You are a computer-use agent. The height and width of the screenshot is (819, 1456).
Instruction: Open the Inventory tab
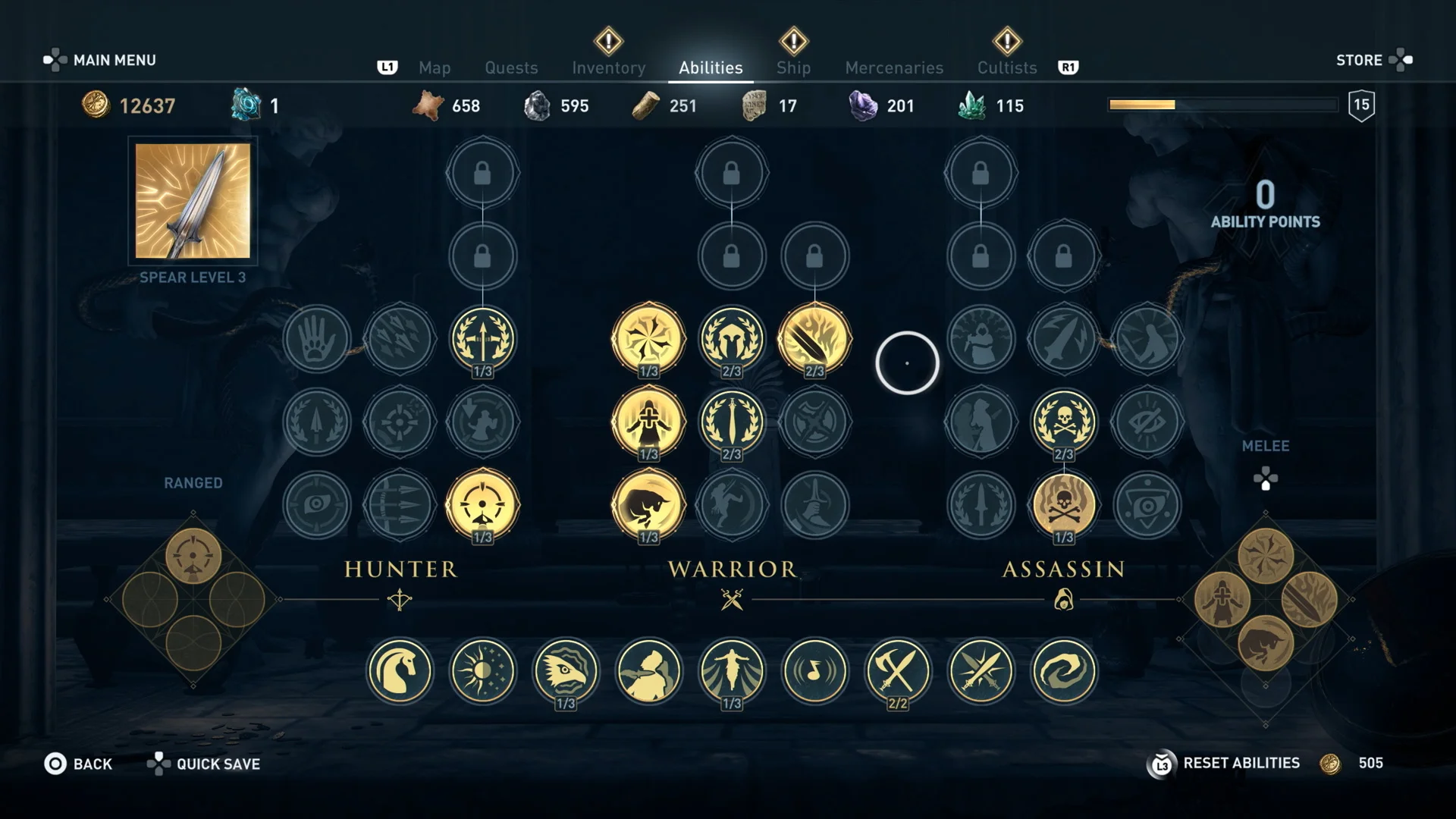(x=609, y=67)
